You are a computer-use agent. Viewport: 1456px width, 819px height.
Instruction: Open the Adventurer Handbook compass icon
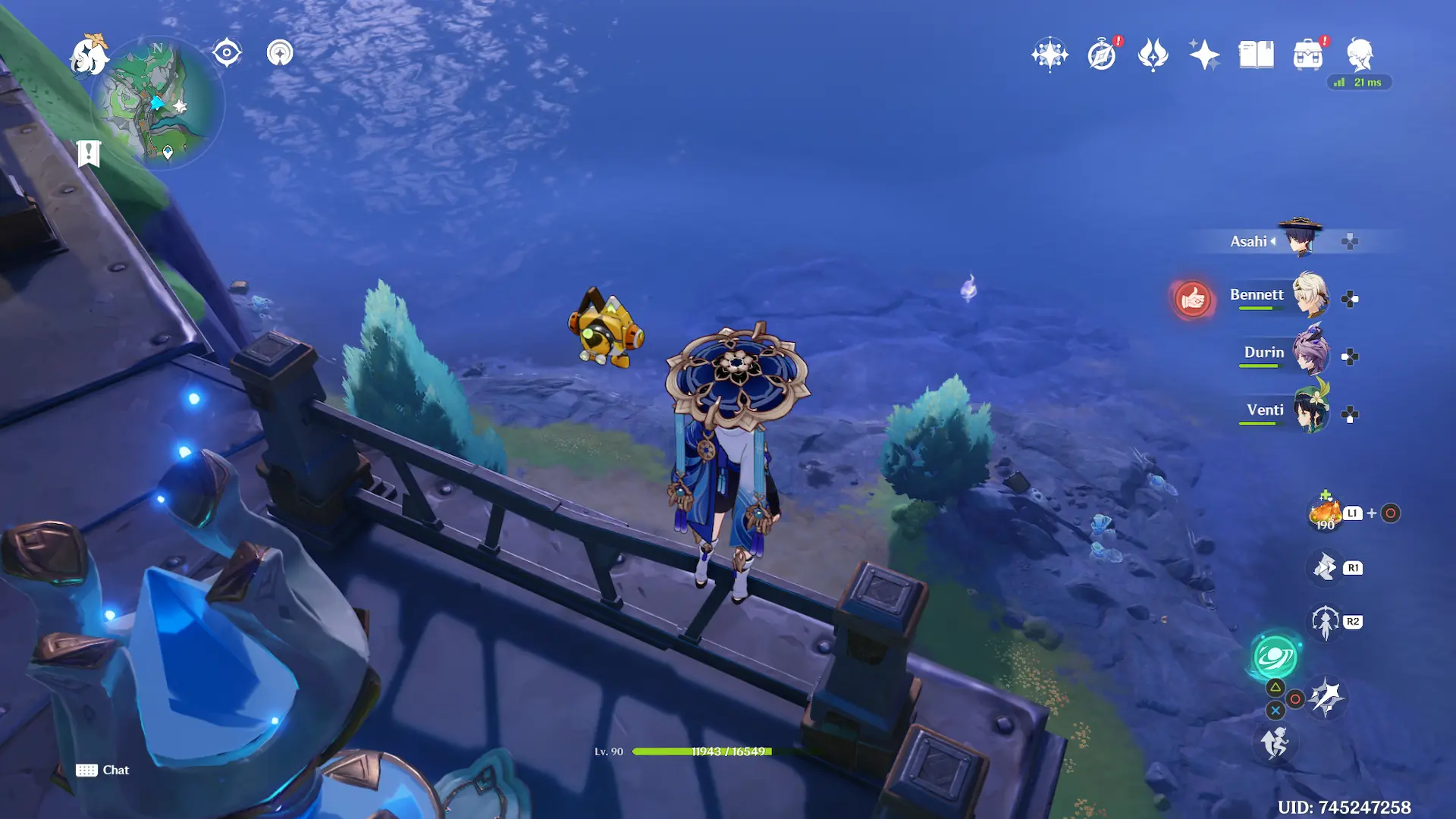click(1102, 55)
